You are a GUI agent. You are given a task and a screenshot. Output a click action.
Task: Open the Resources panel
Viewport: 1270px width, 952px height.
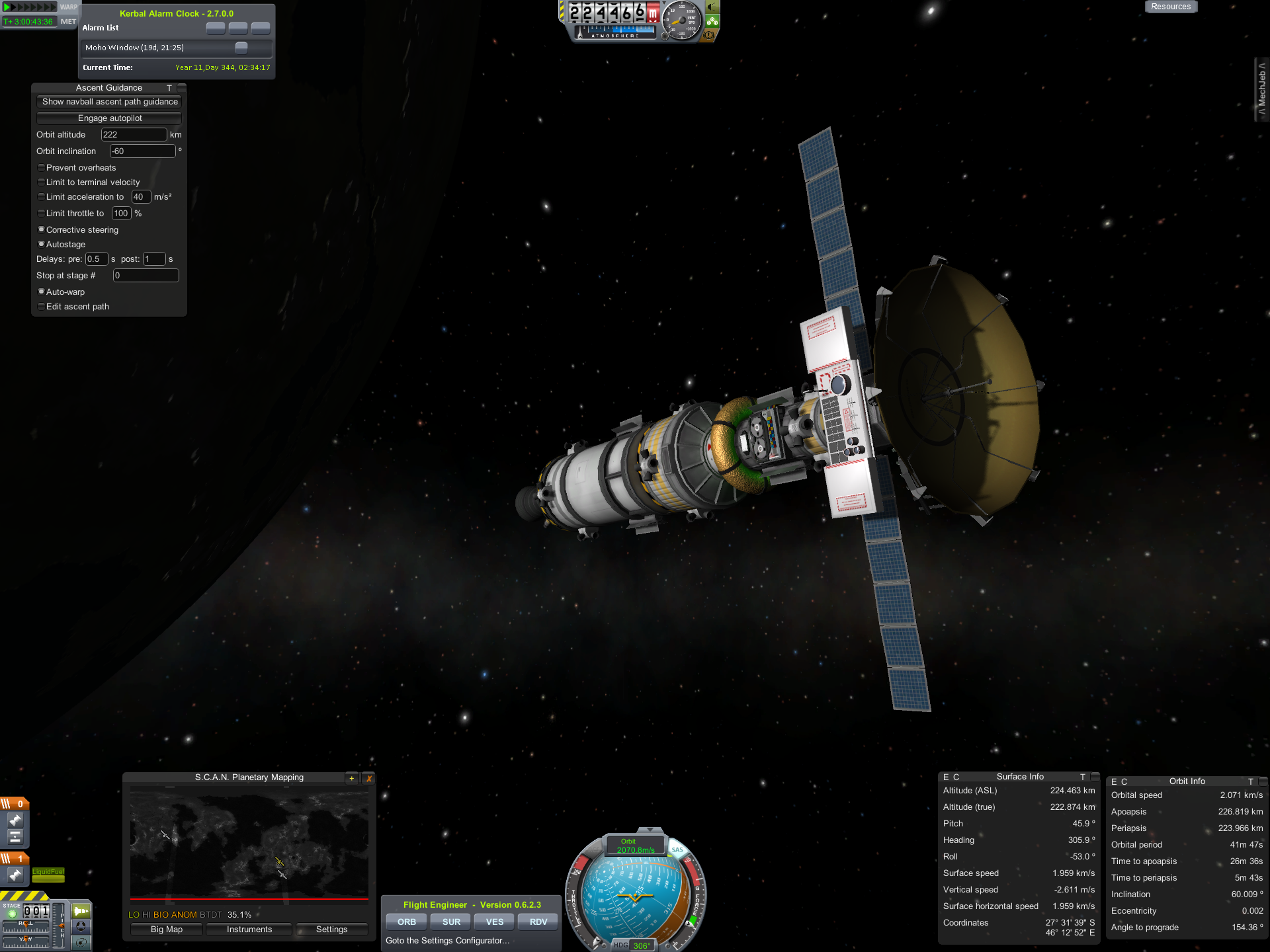point(1170,7)
